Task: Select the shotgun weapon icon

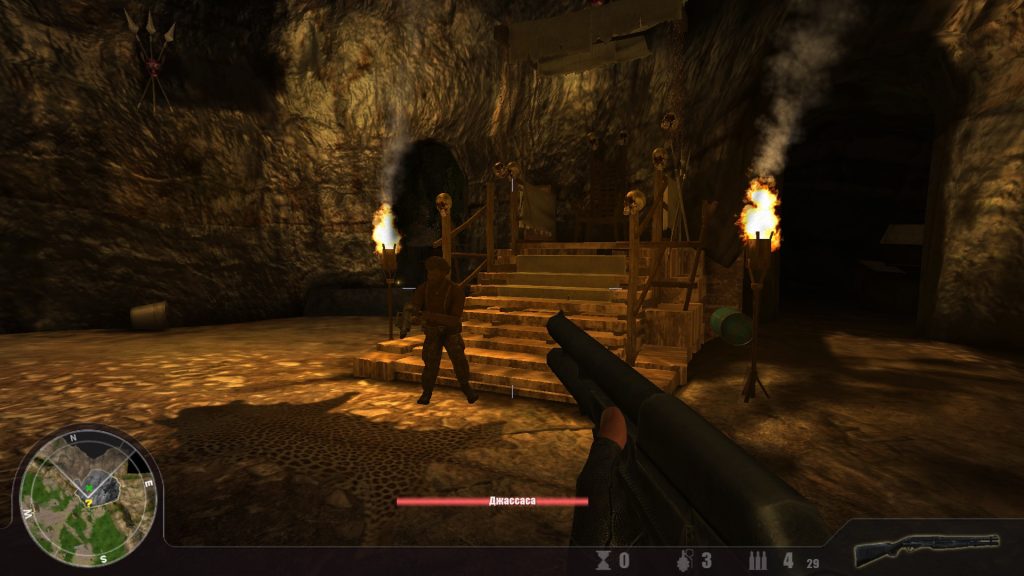Action: 926,549
